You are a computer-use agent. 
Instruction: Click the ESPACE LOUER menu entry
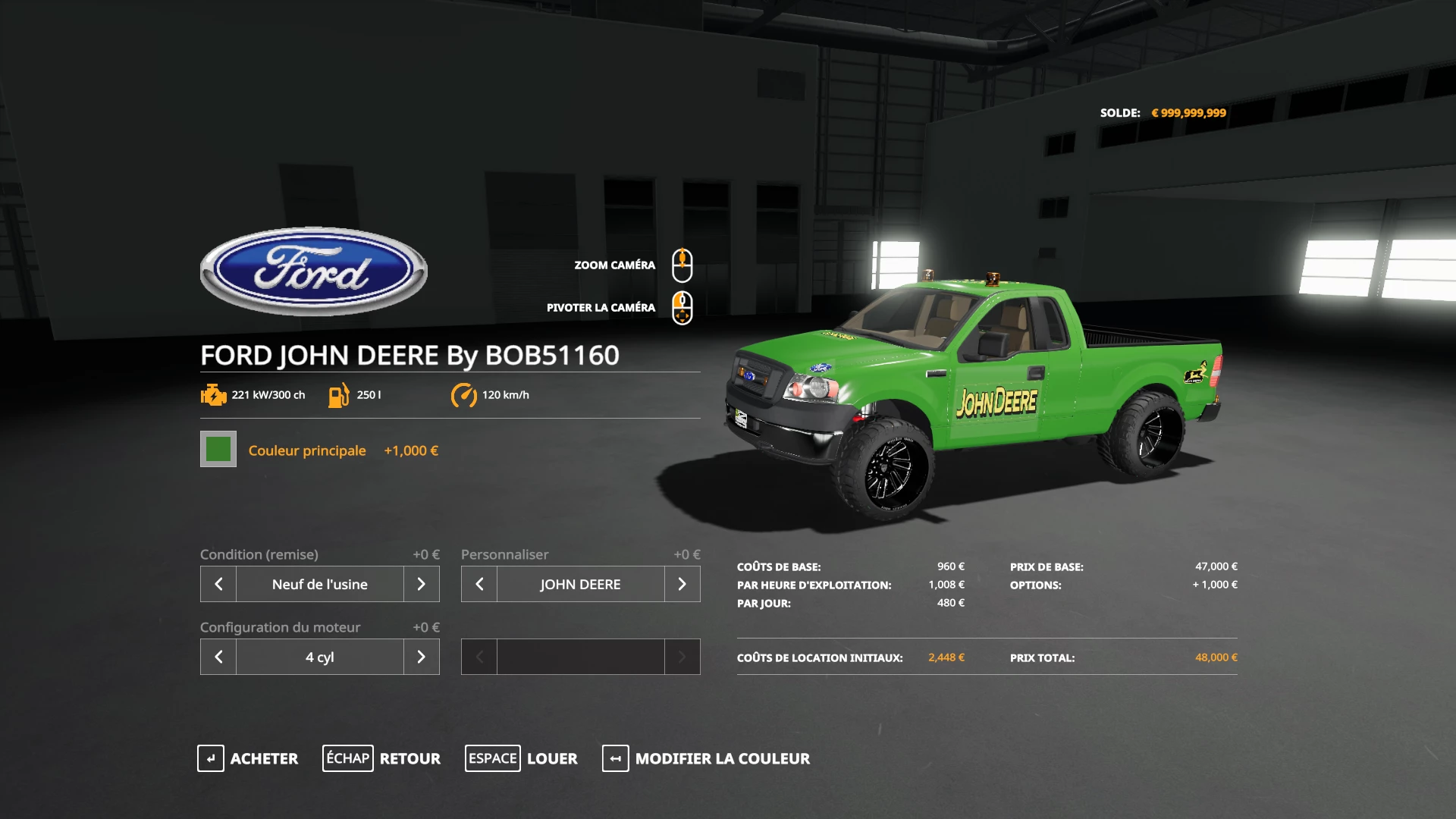coord(522,758)
